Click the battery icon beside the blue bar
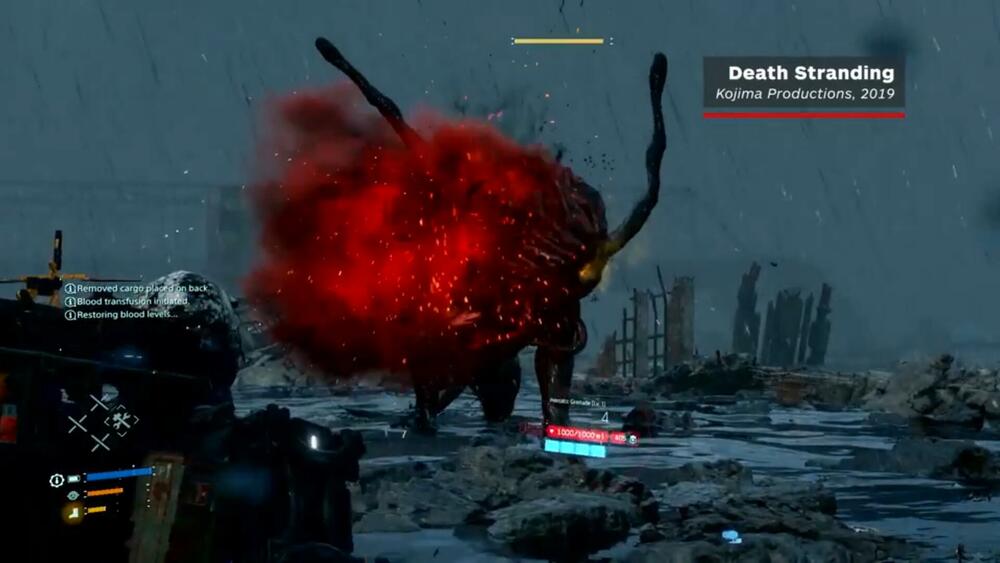 pyautogui.click(x=74, y=479)
